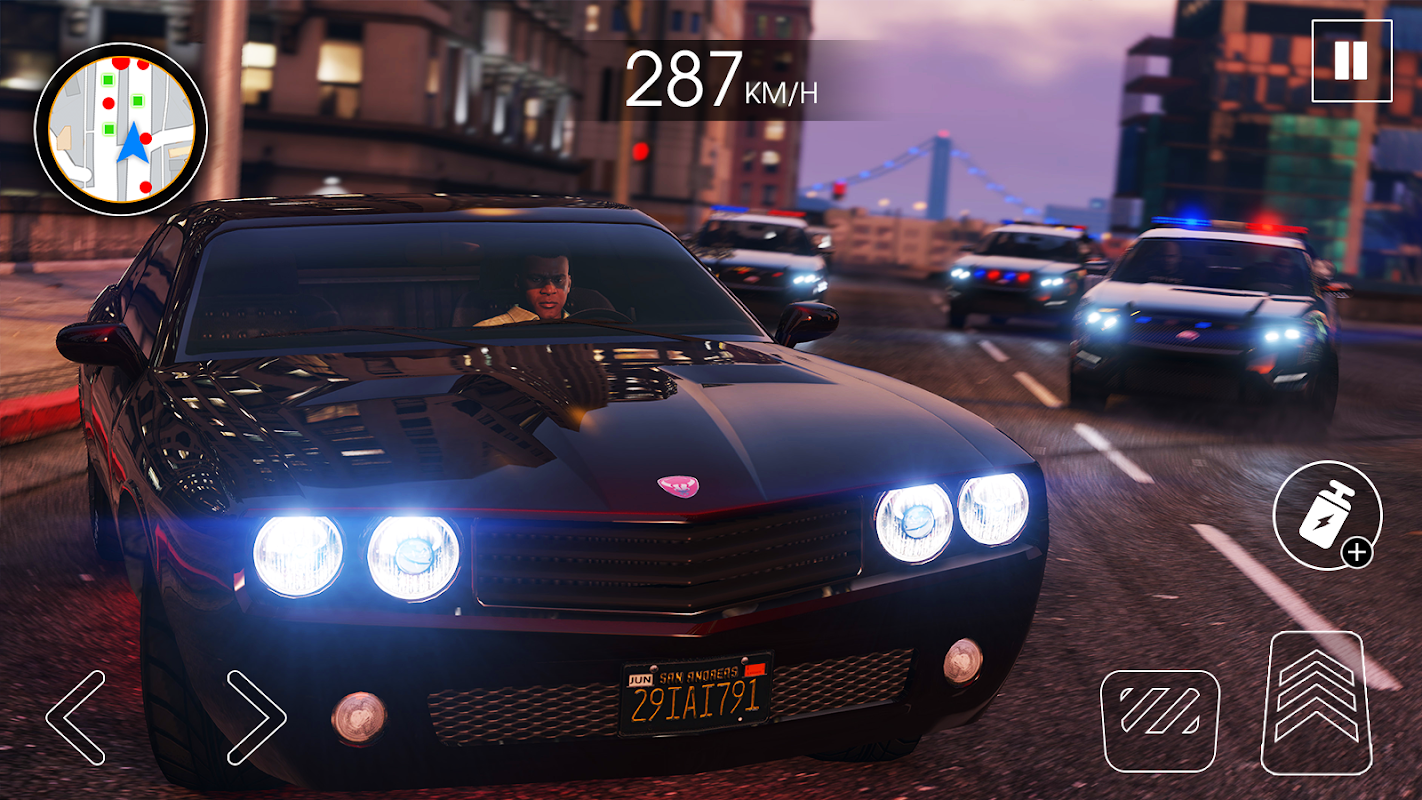Viewport: 1422px width, 800px height.
Task: Pause the game with the pause button
Action: pyautogui.click(x=1351, y=62)
